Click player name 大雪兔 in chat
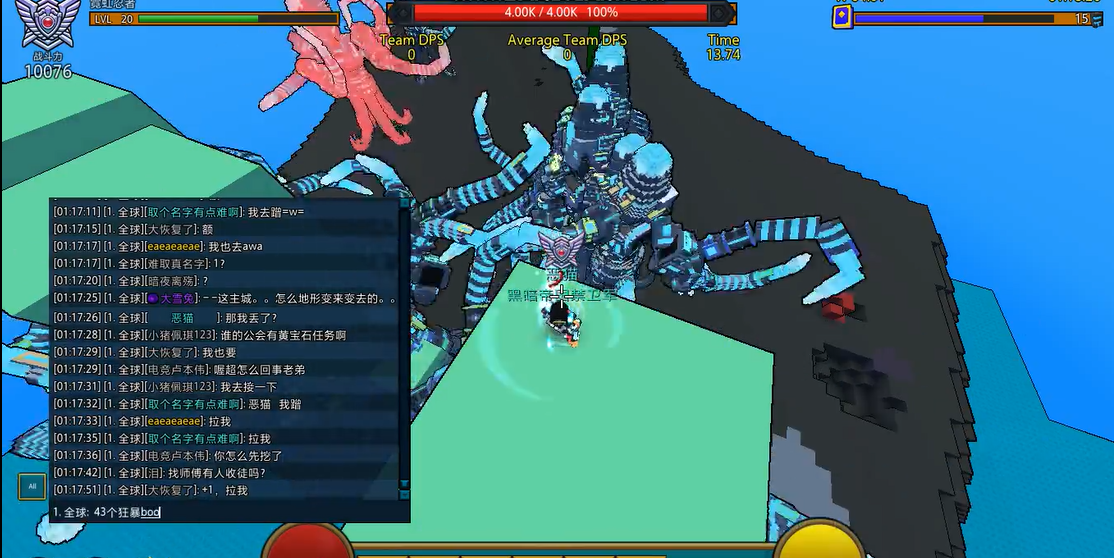The width and height of the screenshot is (1114, 558). [x=176, y=298]
